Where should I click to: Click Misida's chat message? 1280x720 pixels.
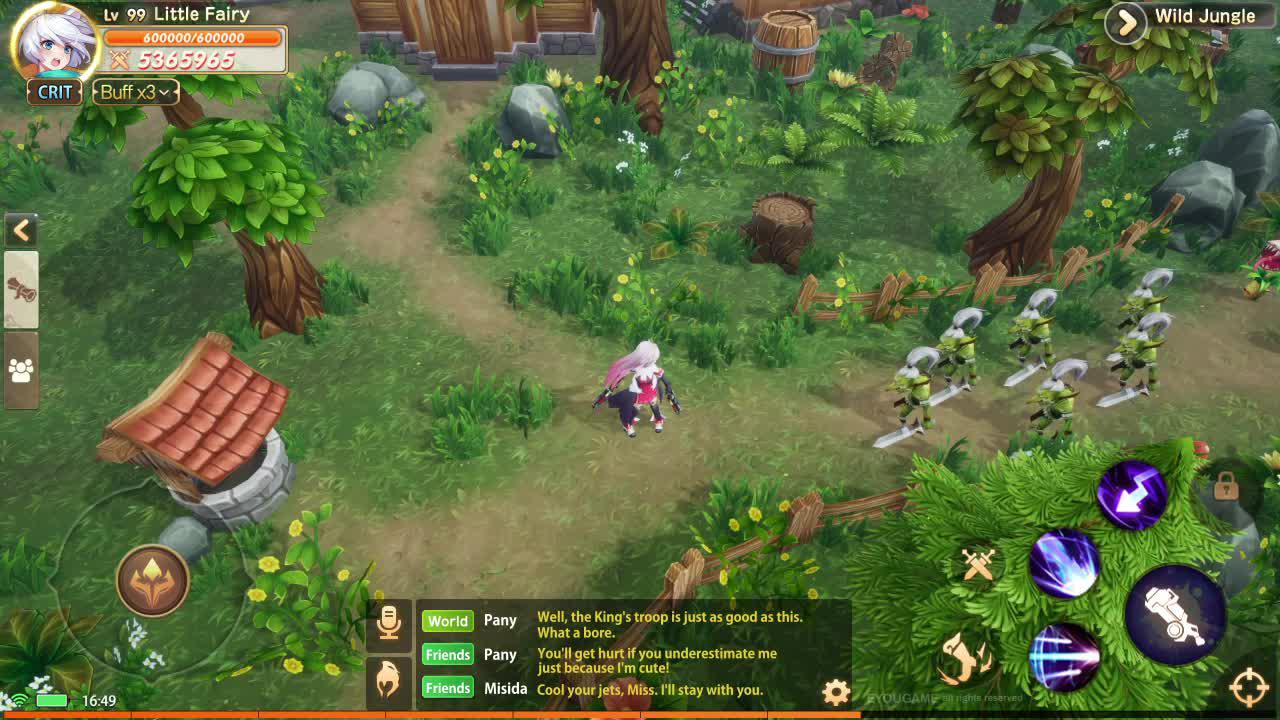coord(650,689)
